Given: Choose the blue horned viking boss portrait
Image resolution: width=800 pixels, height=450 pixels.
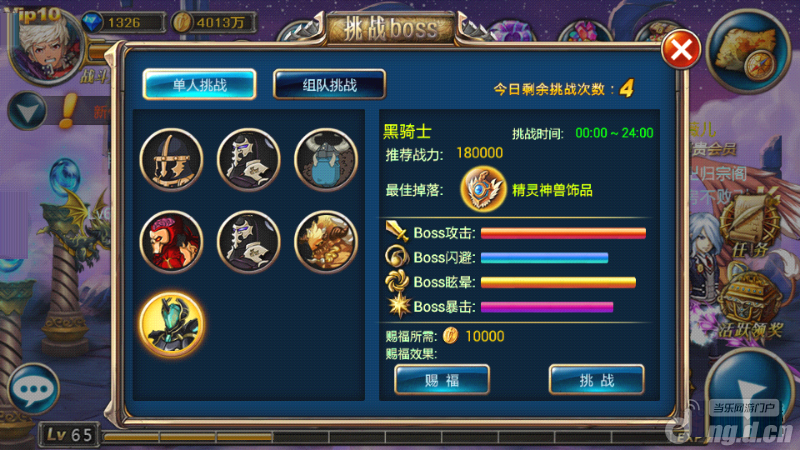Looking at the screenshot, I should tap(326, 160).
